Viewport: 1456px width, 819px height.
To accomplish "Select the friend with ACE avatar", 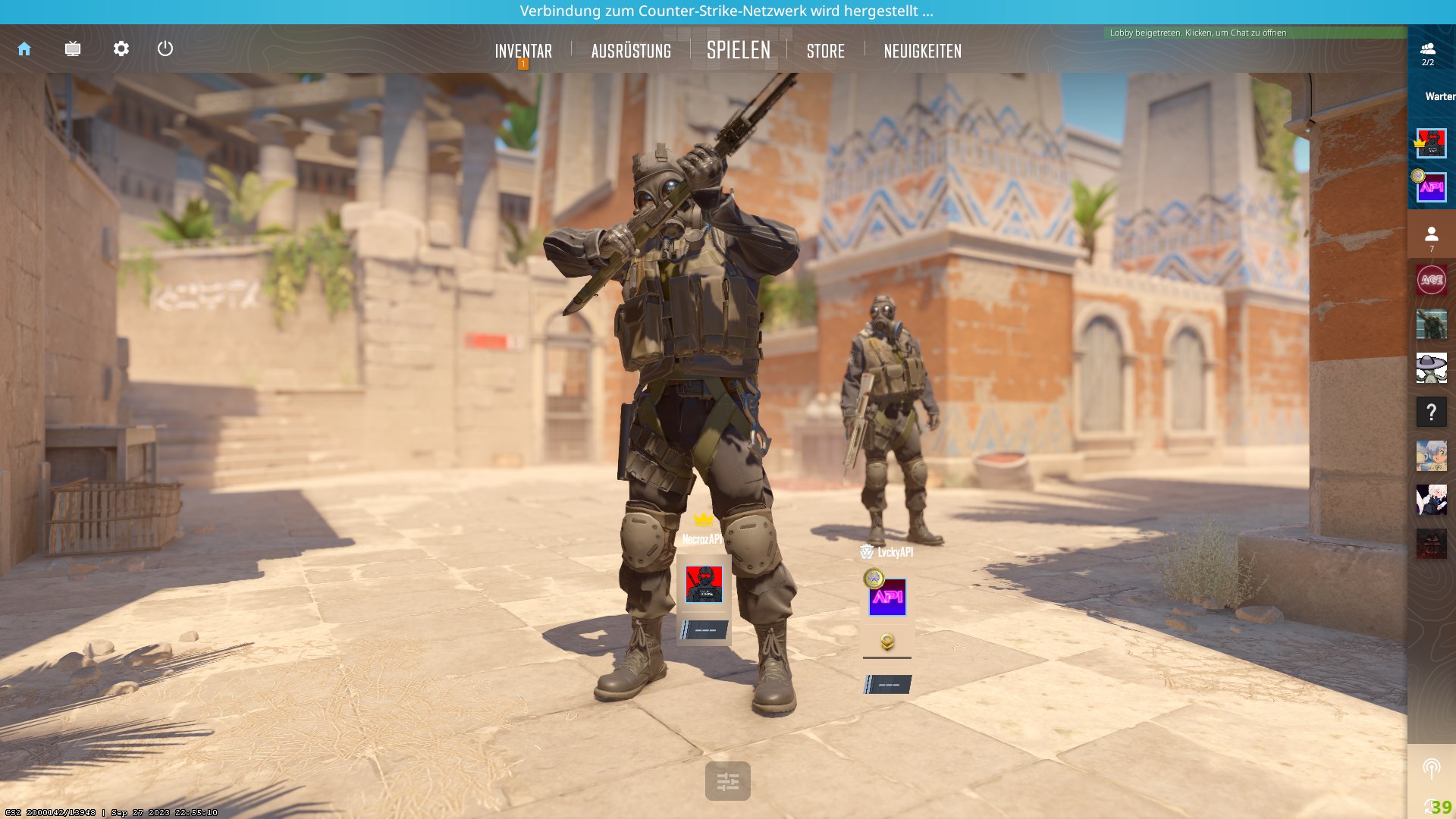I will pyautogui.click(x=1432, y=280).
